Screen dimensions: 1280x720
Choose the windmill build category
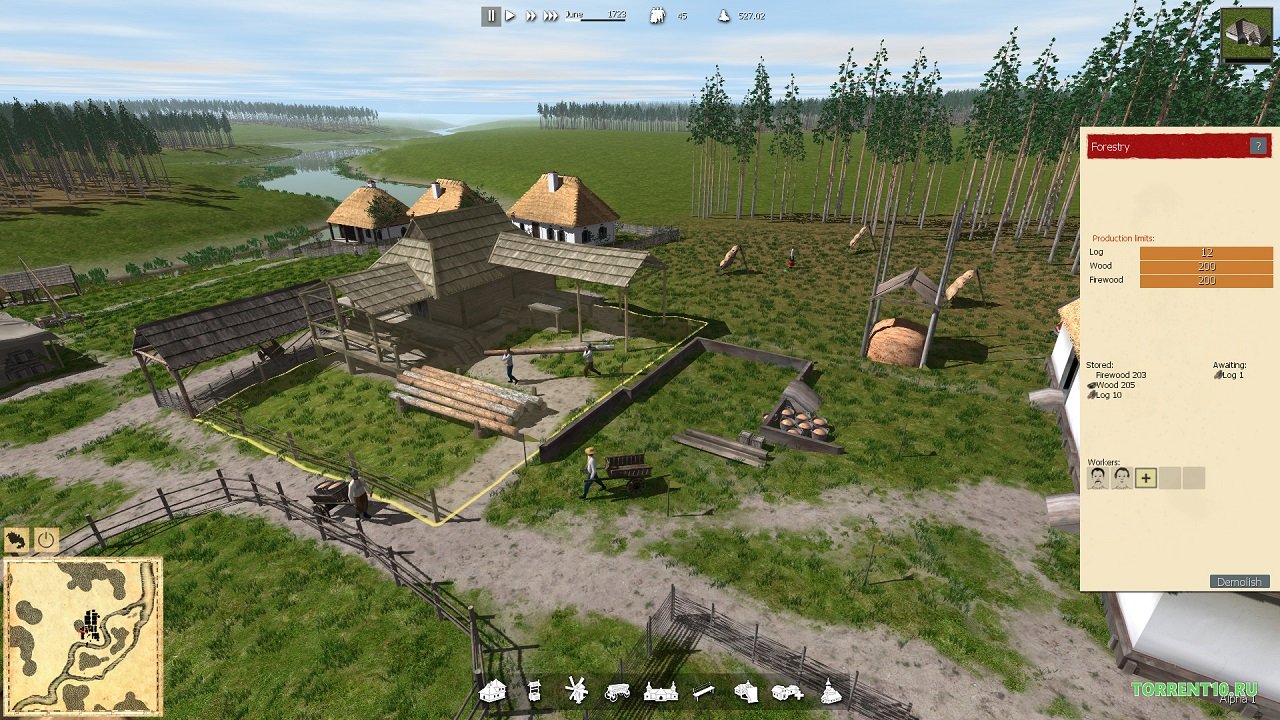point(575,690)
